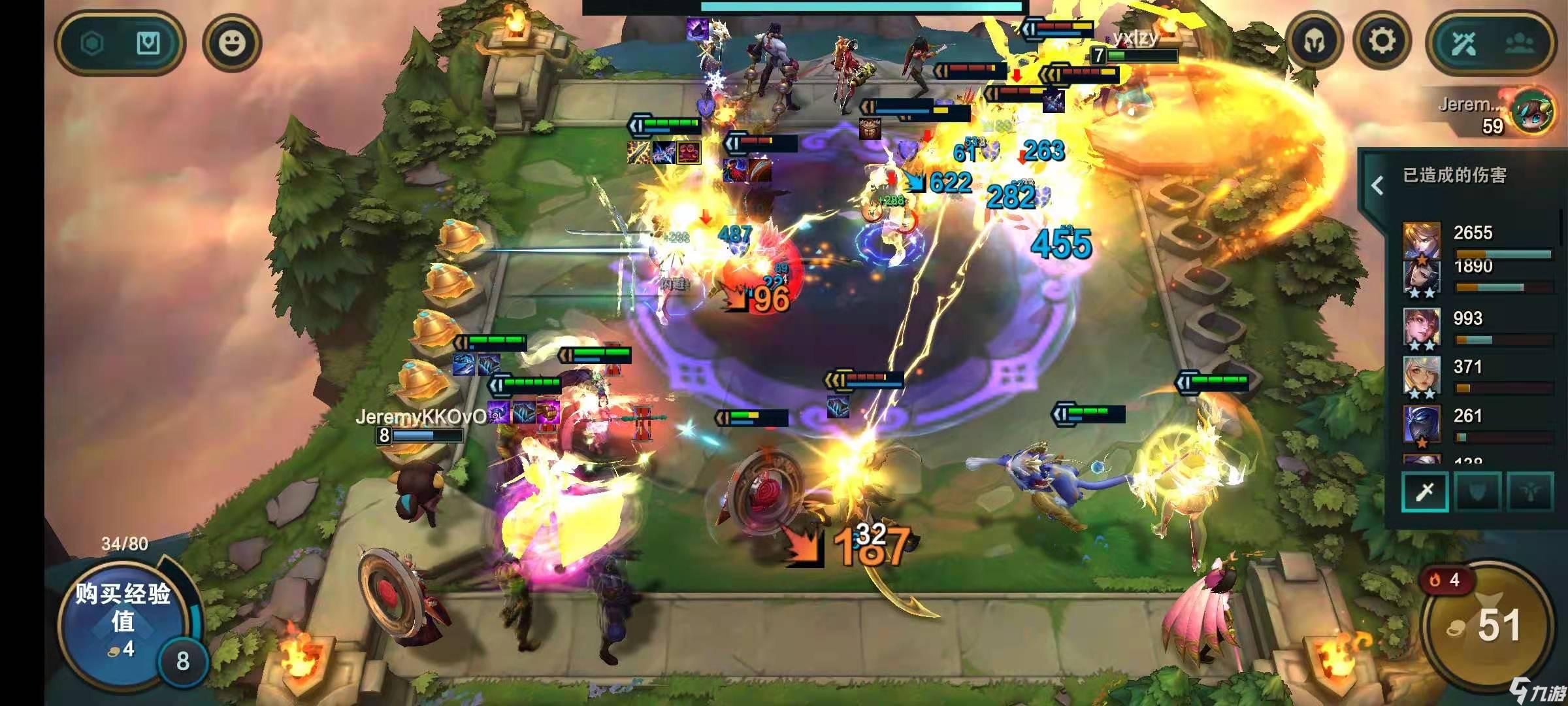Open the gear settings menu
The height and width of the screenshot is (706, 1568).
point(1382,41)
